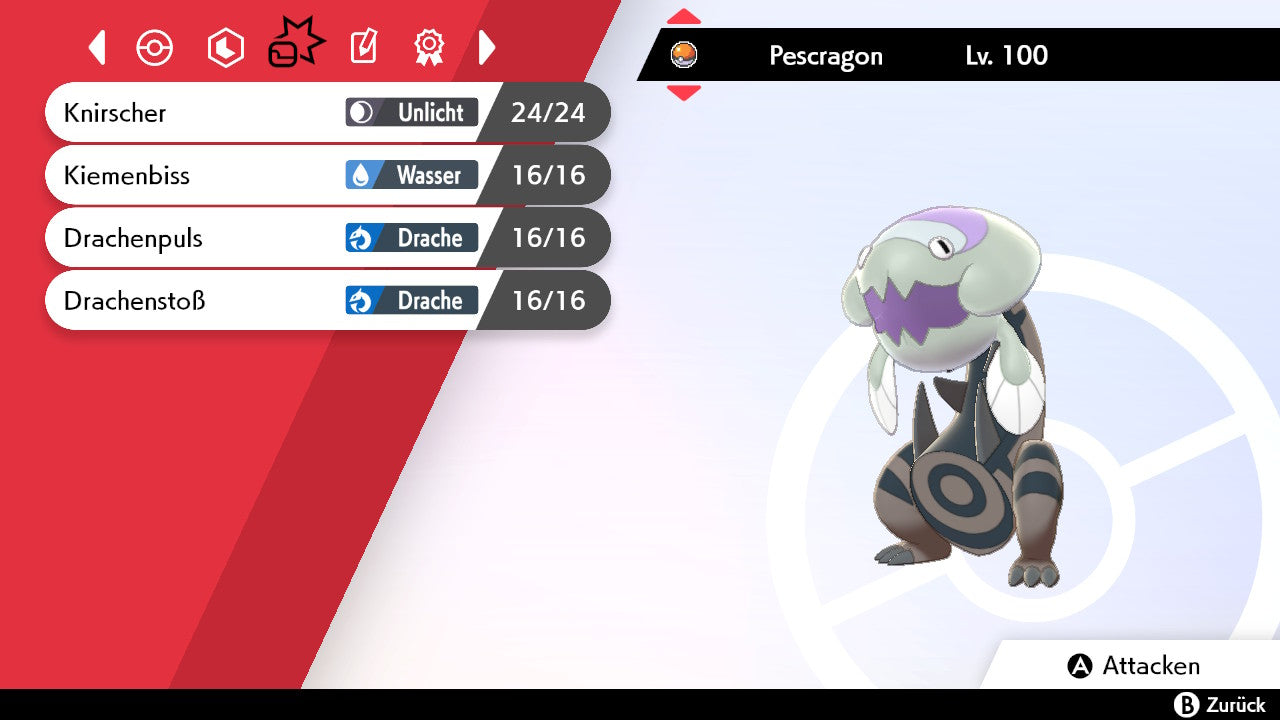1280x720 pixels.
Task: Show previous Pokémon with red up arrow
Action: point(684,16)
